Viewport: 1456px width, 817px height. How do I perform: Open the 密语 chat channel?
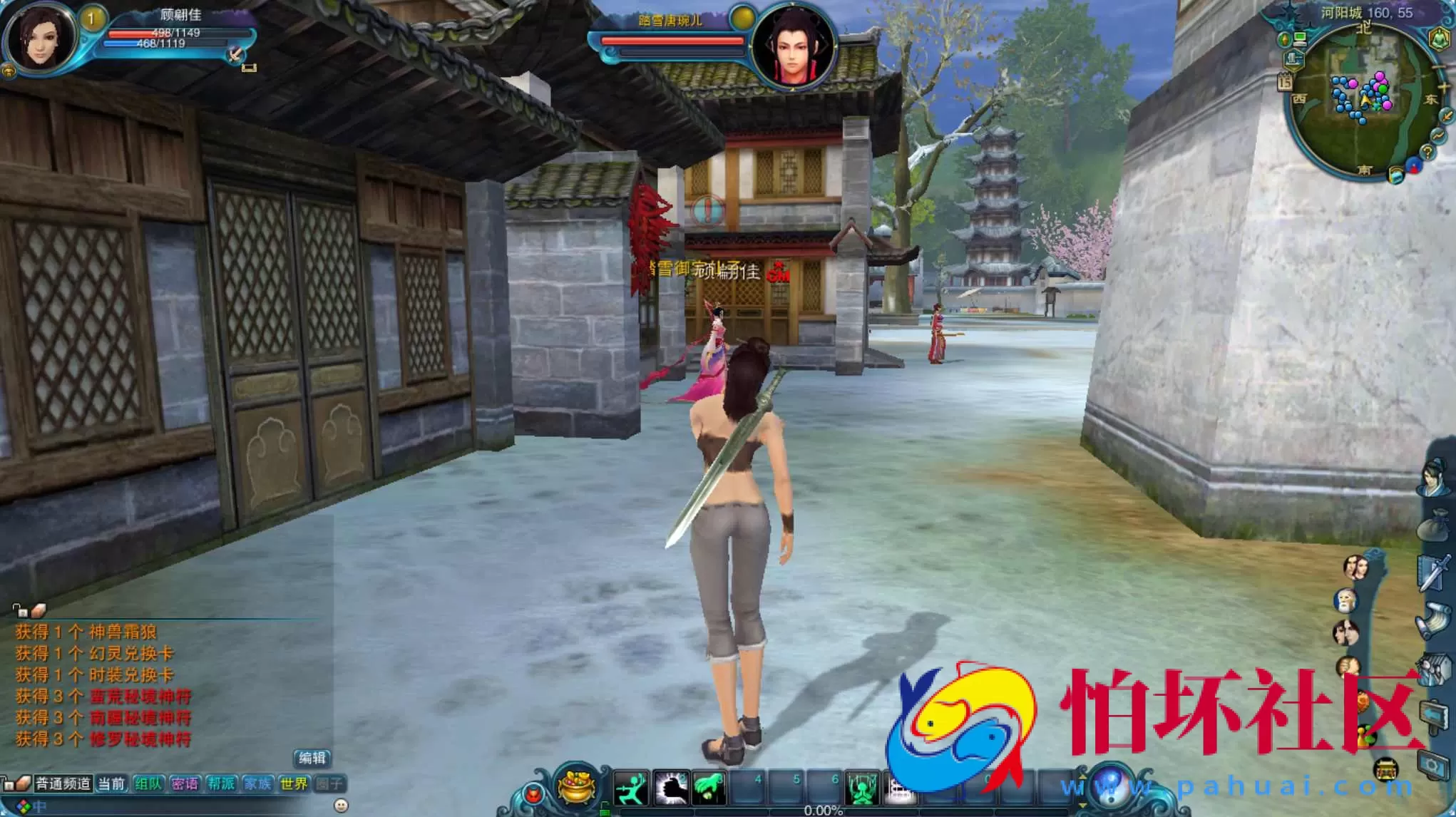pos(185,783)
